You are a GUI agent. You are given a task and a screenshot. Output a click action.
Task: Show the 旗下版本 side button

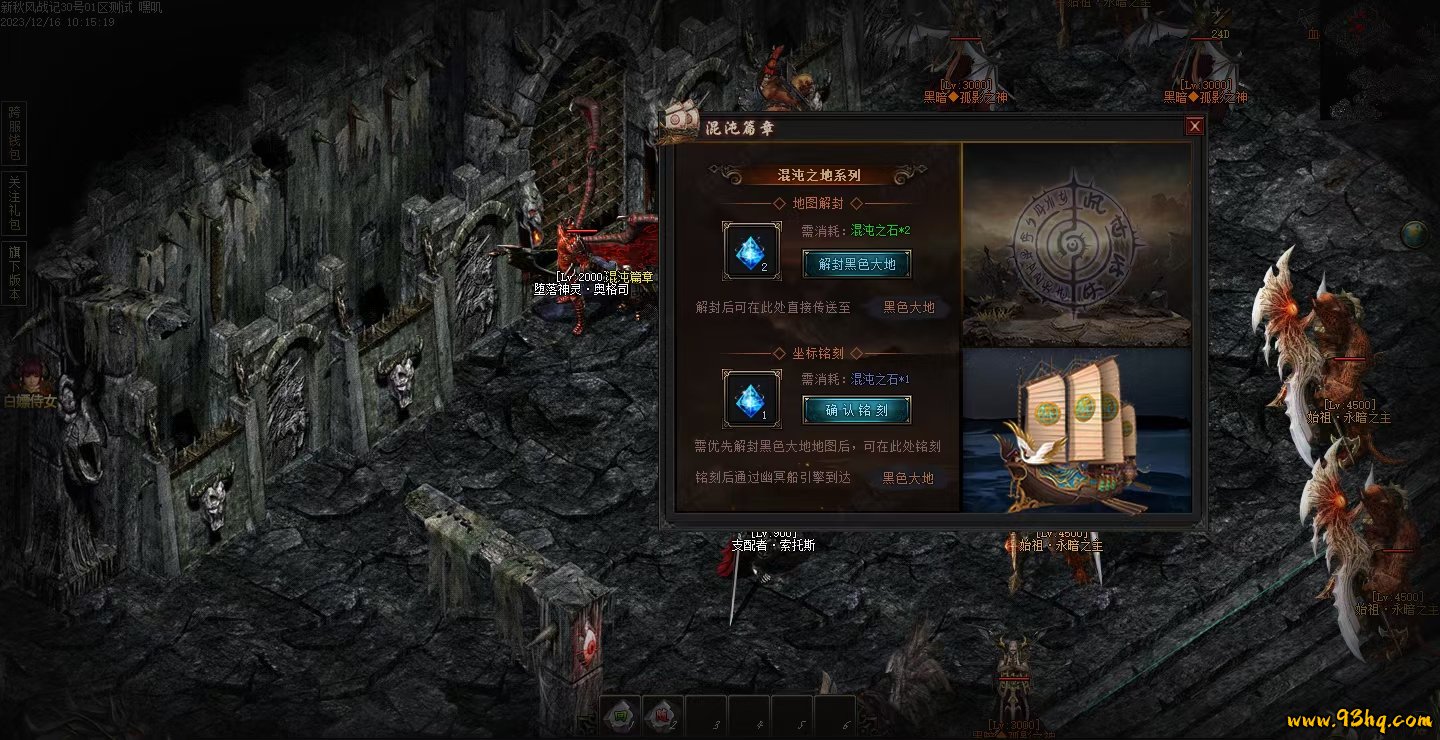(14, 274)
